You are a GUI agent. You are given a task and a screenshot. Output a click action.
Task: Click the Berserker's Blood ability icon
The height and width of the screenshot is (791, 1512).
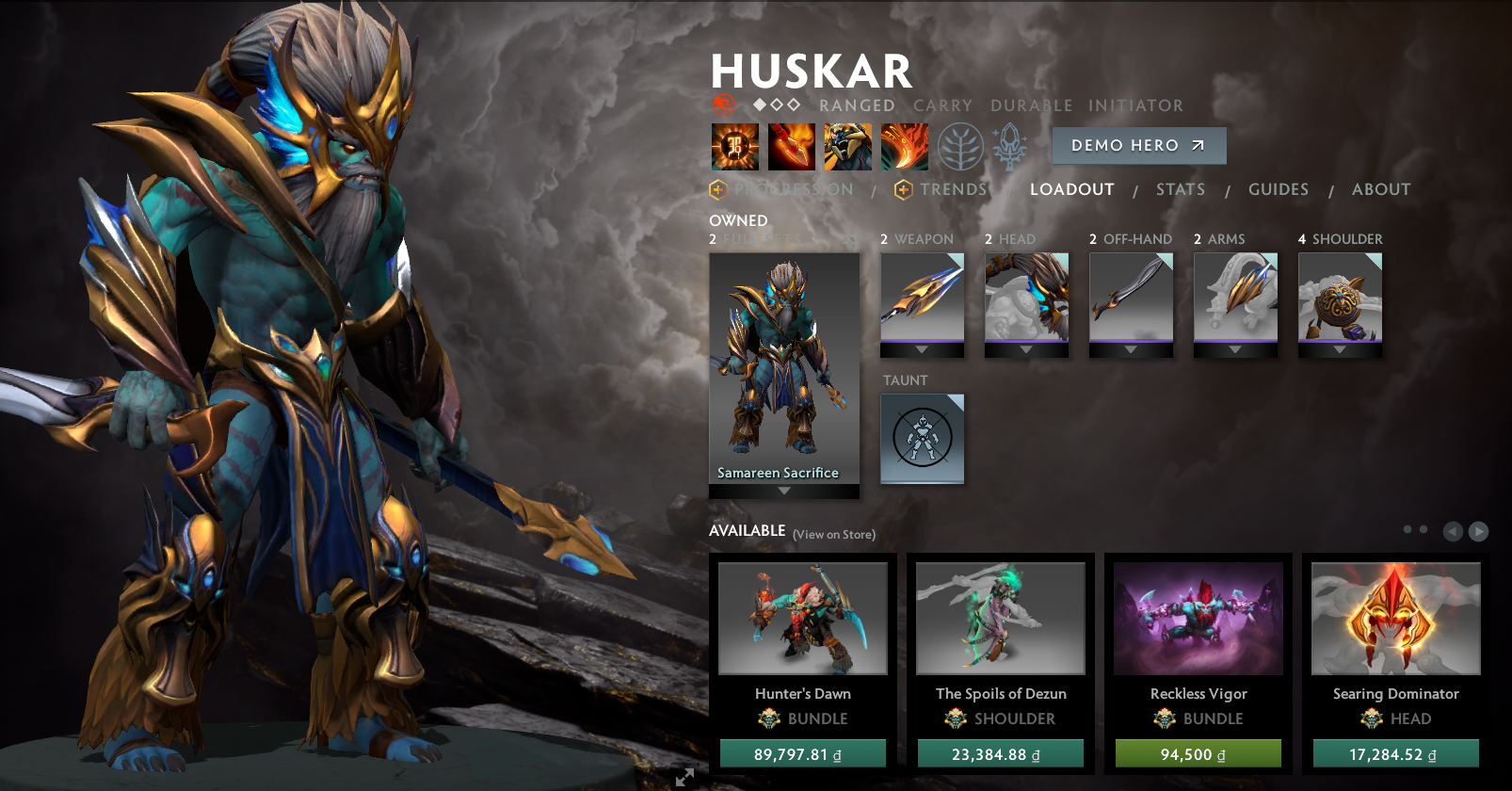[847, 148]
